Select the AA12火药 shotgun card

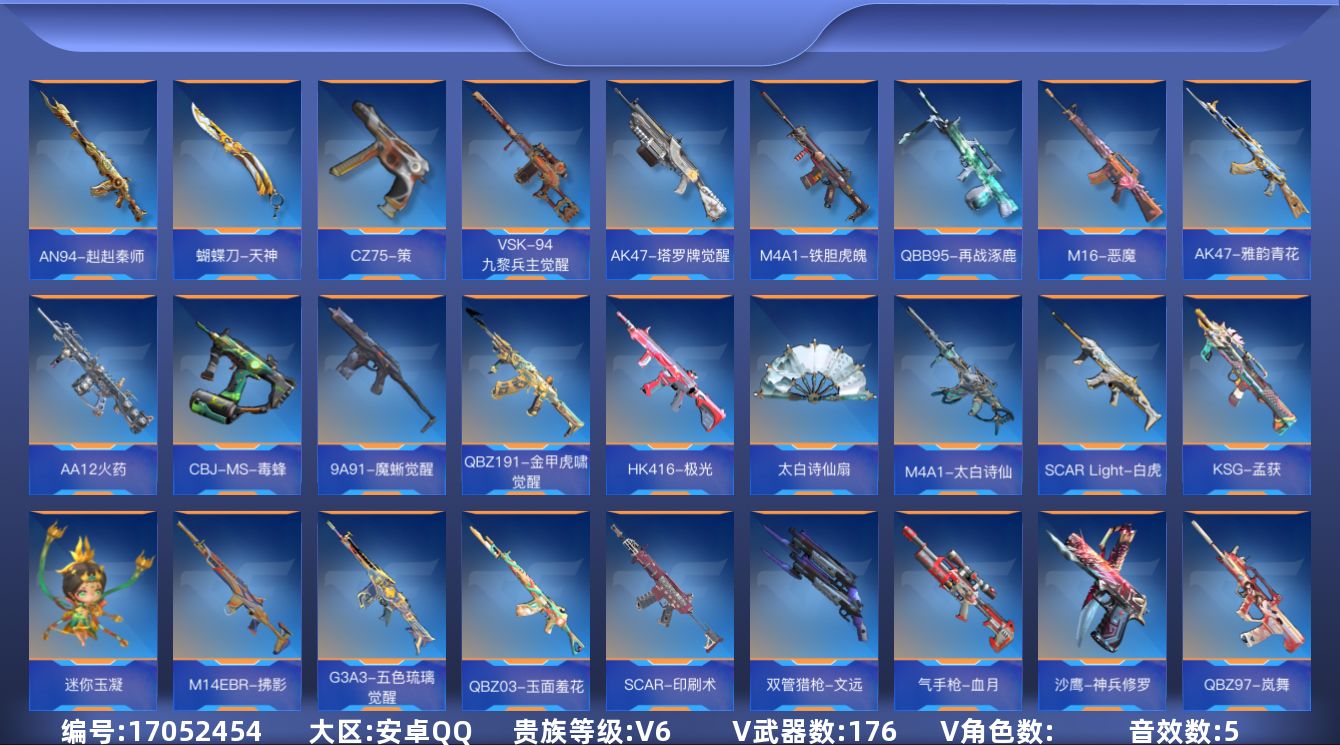[95, 390]
